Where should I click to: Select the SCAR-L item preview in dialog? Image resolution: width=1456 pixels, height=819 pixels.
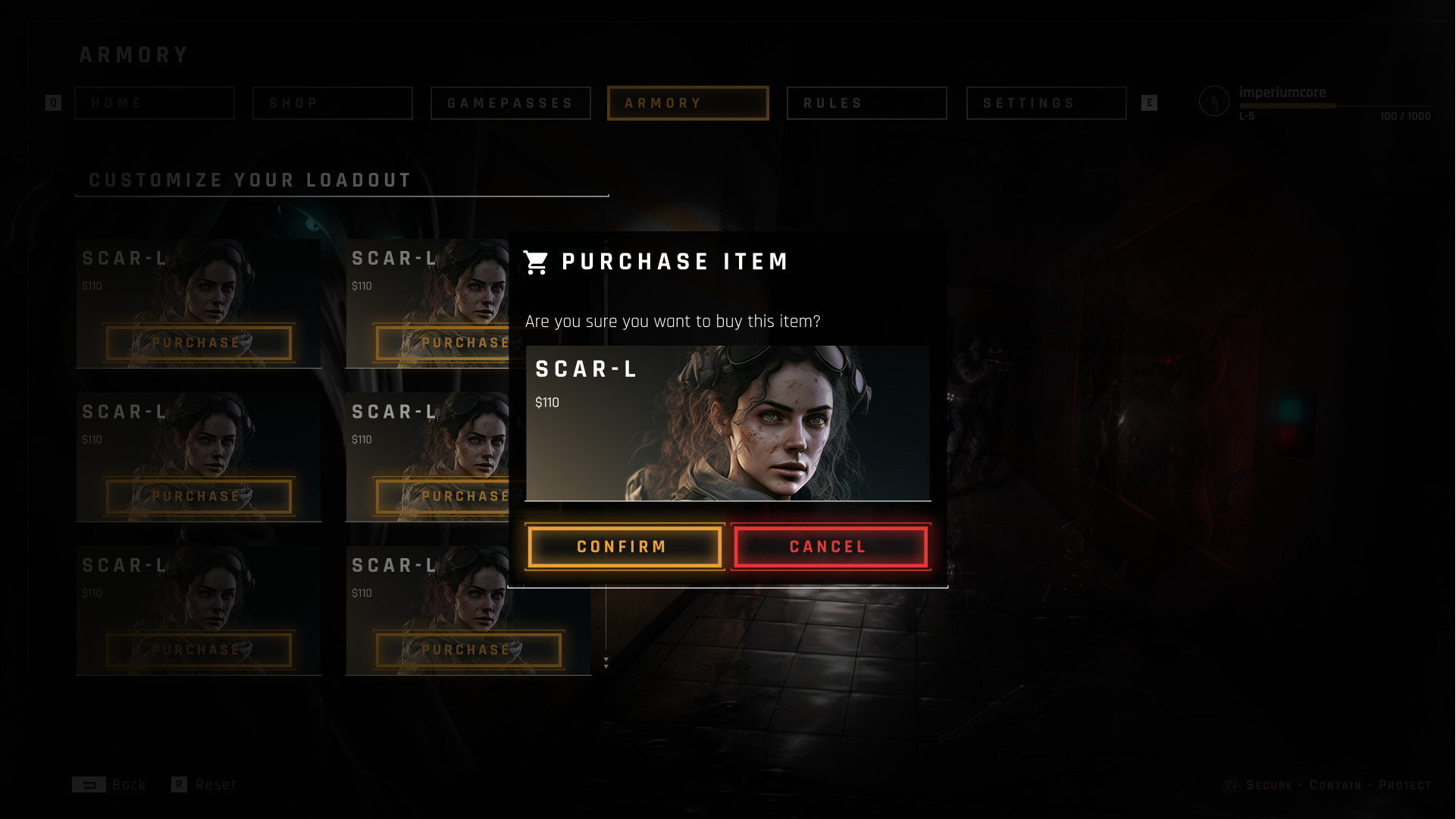728,423
